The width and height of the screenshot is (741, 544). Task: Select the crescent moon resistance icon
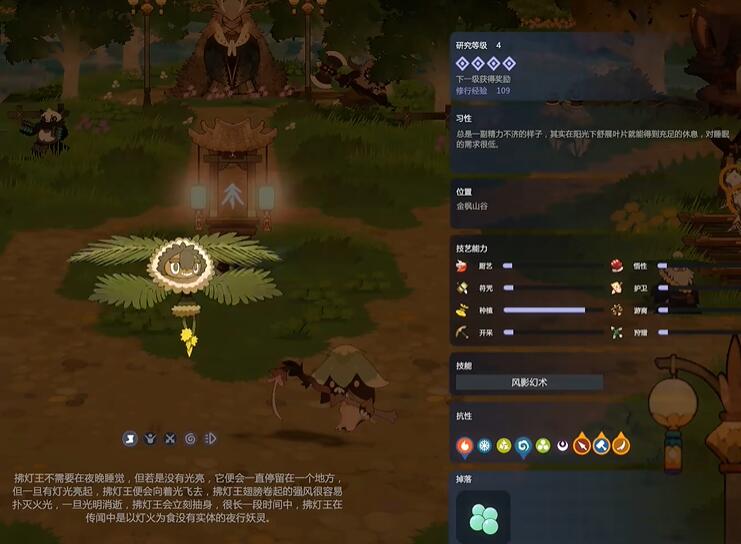pos(562,445)
